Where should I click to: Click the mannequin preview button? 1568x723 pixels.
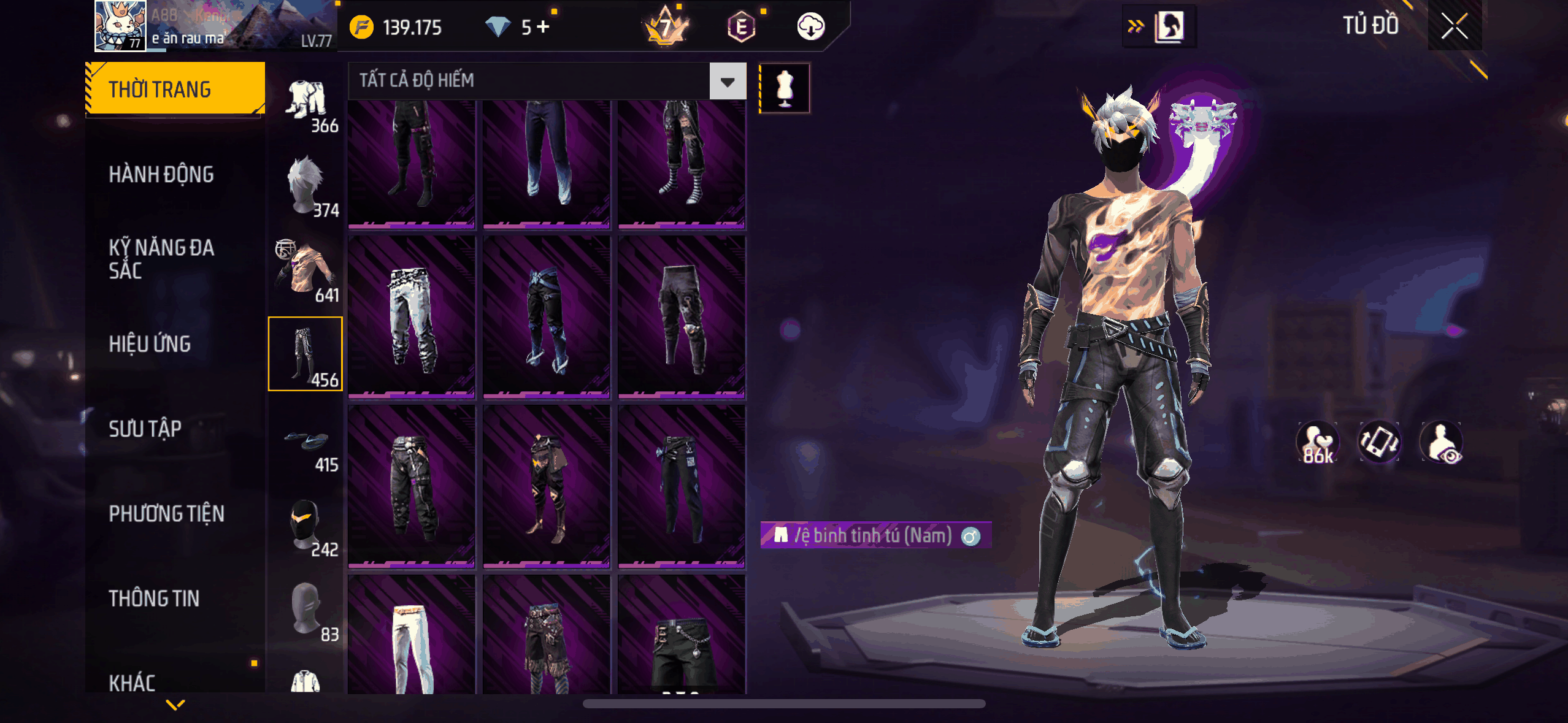(785, 88)
